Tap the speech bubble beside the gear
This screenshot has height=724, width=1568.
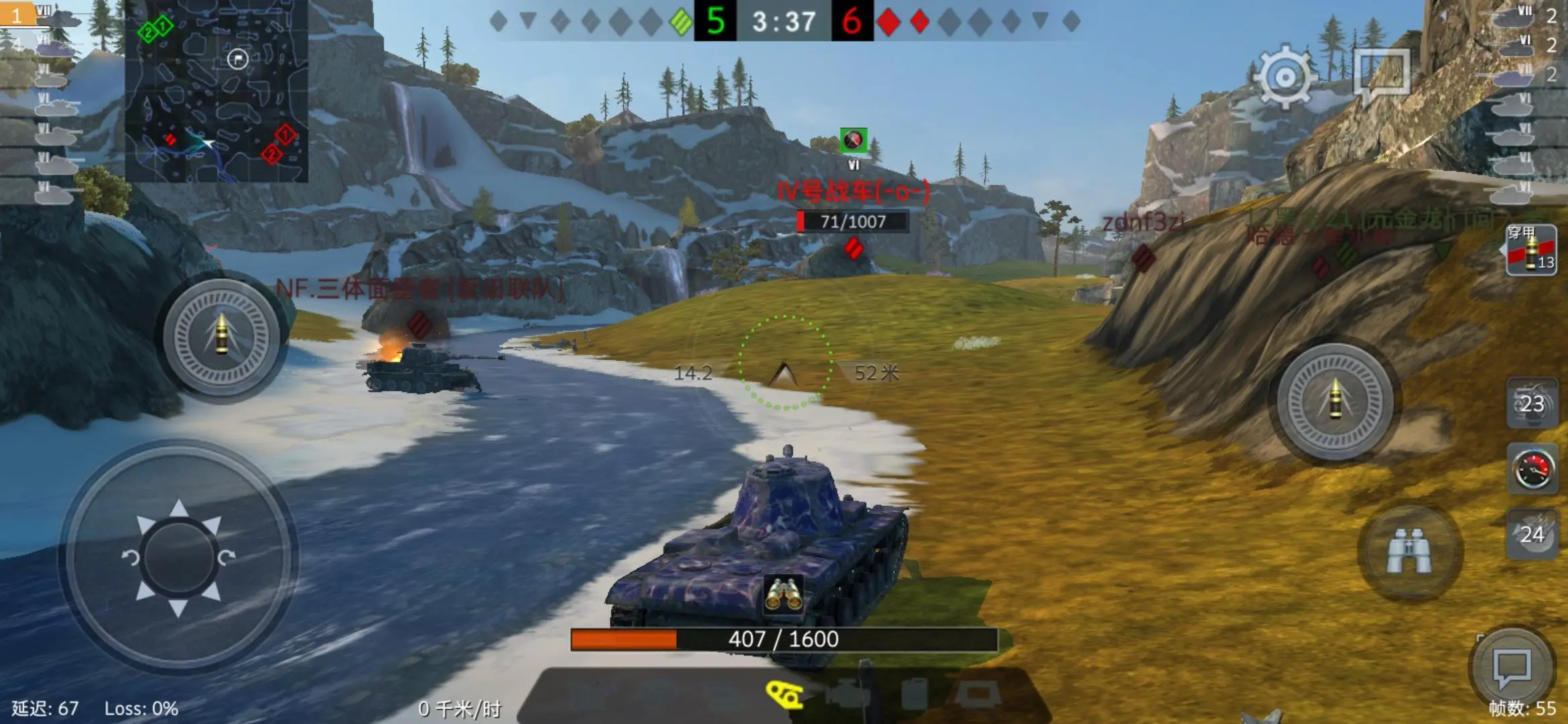pyautogui.click(x=1382, y=75)
